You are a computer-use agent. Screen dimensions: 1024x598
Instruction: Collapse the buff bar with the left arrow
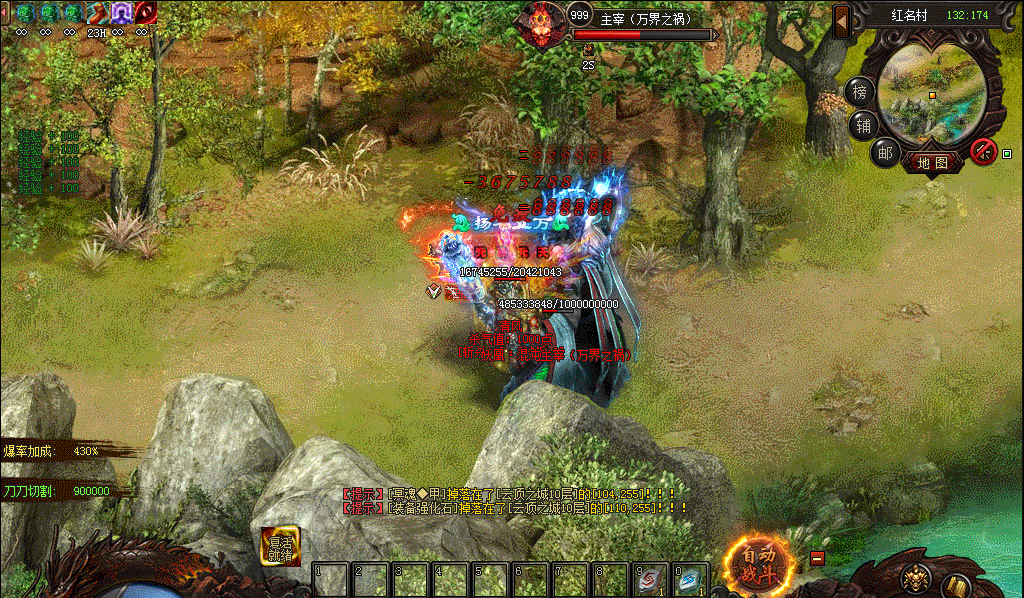6,12
